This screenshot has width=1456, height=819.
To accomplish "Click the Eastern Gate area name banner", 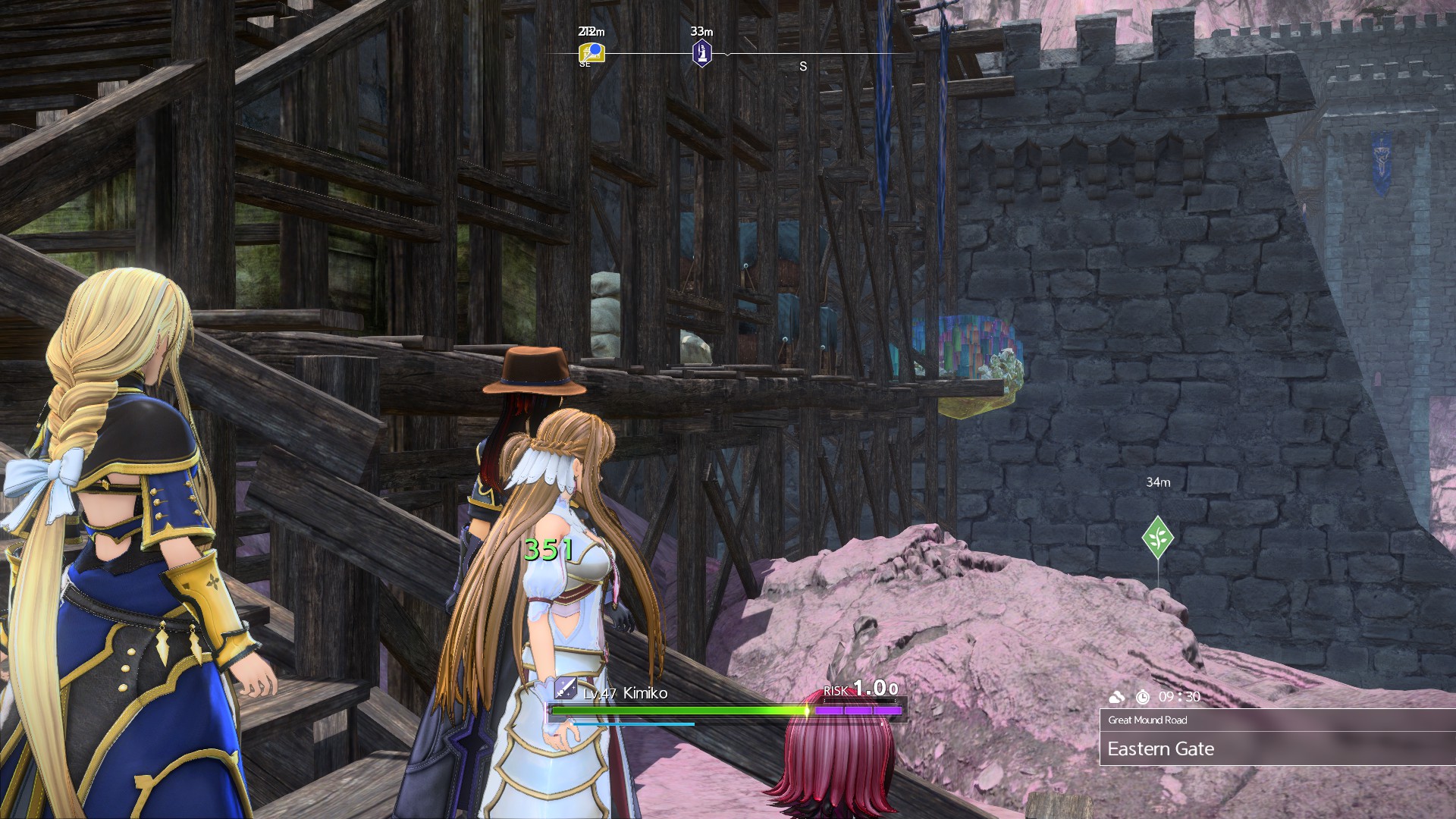I will pyautogui.click(x=1163, y=749).
